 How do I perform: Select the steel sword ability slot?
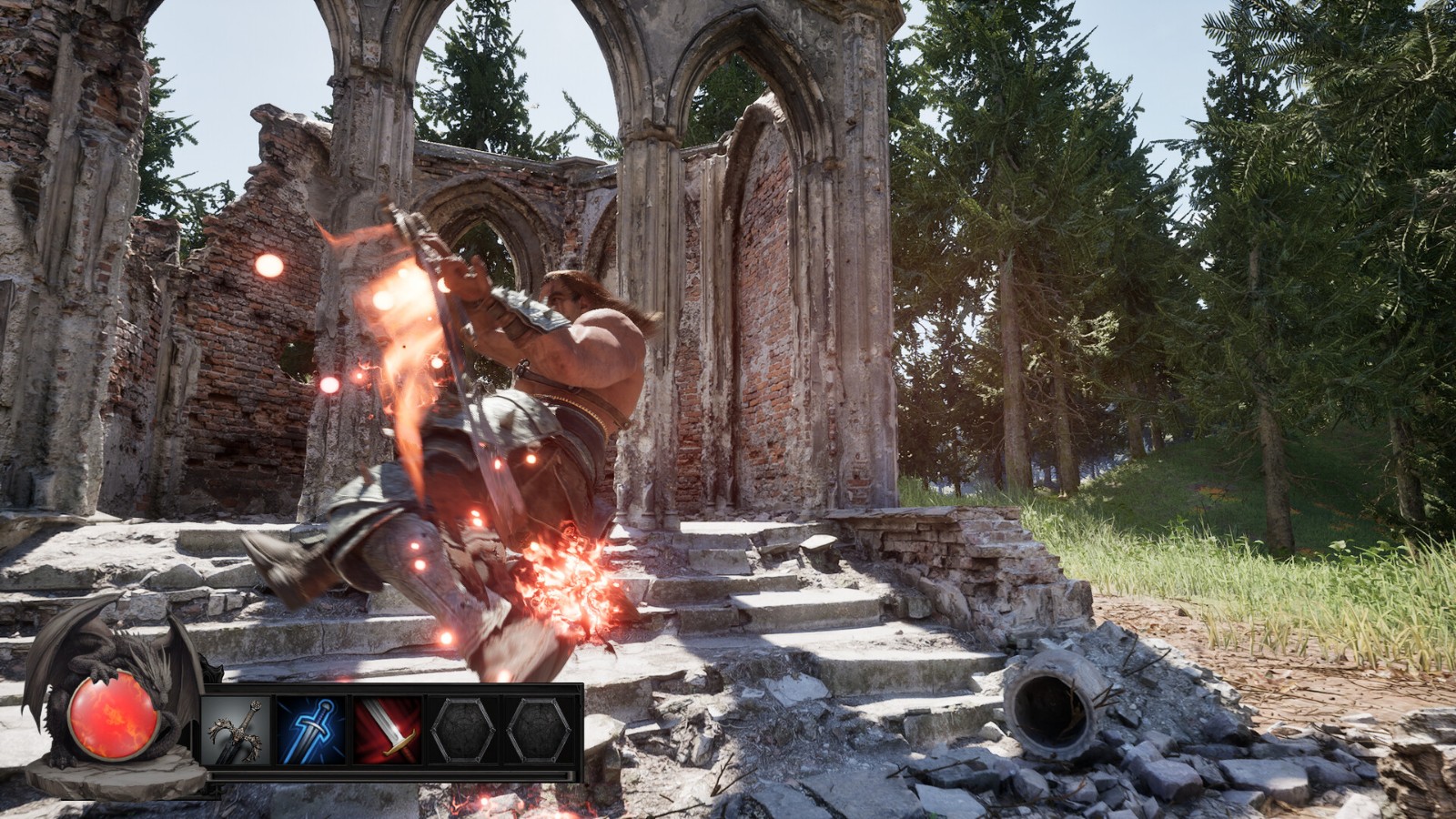click(x=237, y=730)
